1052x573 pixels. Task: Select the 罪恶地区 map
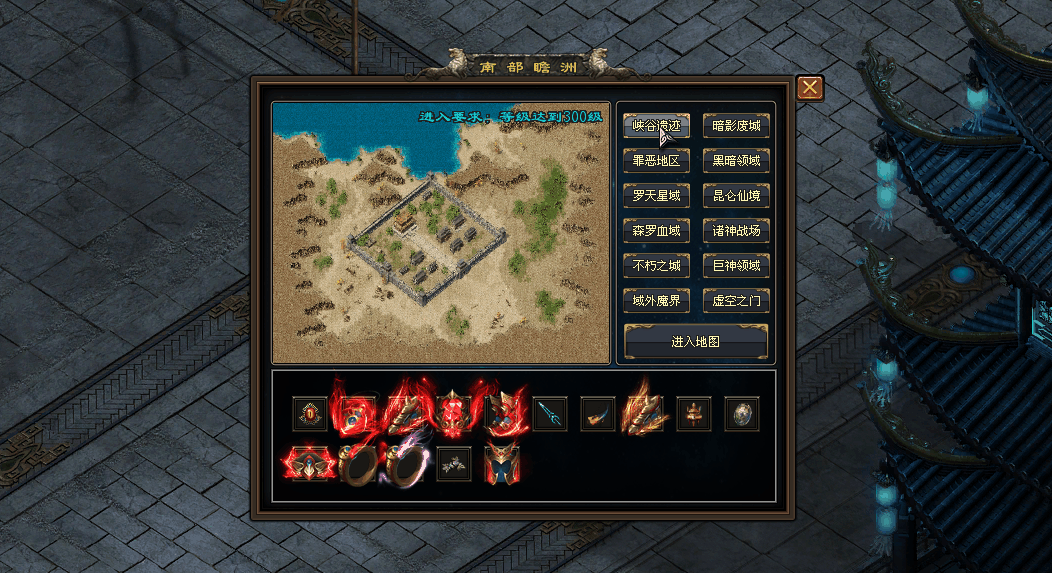click(x=656, y=161)
